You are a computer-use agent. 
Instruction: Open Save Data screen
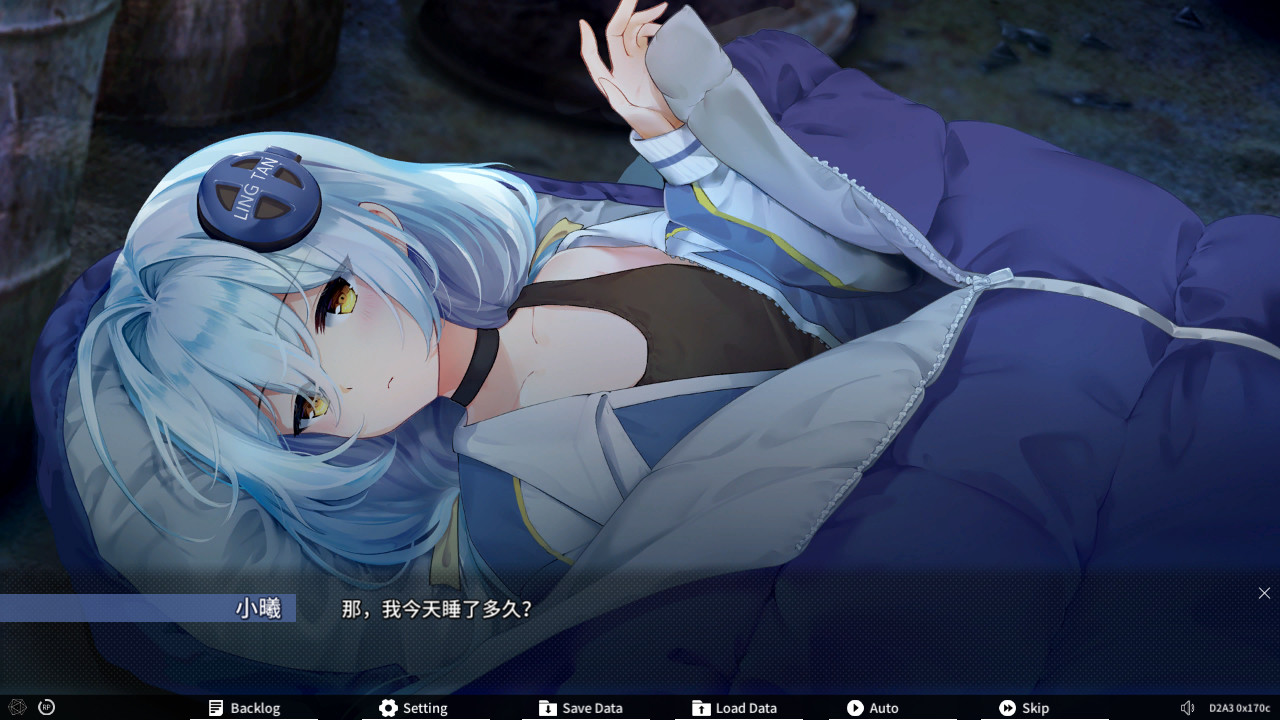(x=580, y=708)
